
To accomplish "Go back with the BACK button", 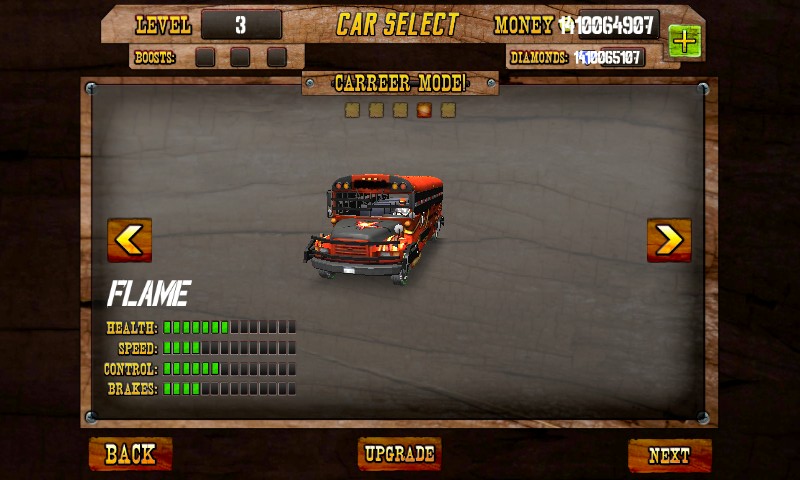I will tap(130, 454).
